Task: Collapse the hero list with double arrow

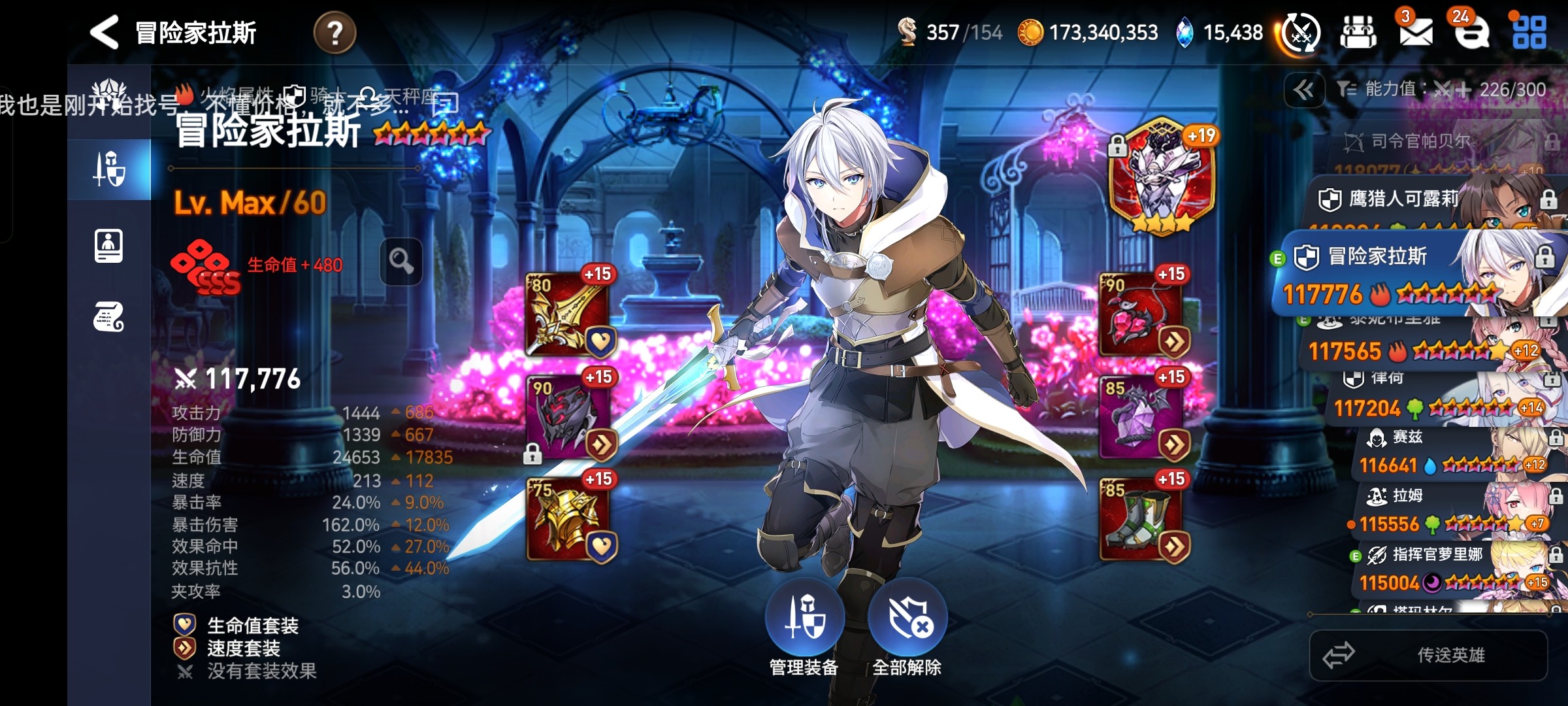Action: (1304, 90)
